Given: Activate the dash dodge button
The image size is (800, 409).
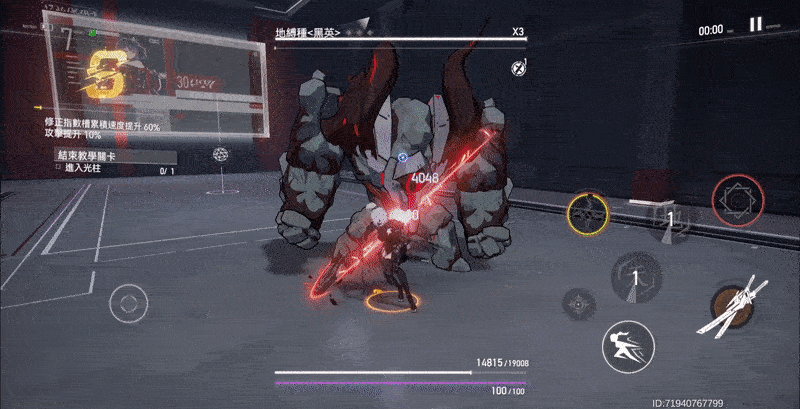Looking at the screenshot, I should pos(628,347).
